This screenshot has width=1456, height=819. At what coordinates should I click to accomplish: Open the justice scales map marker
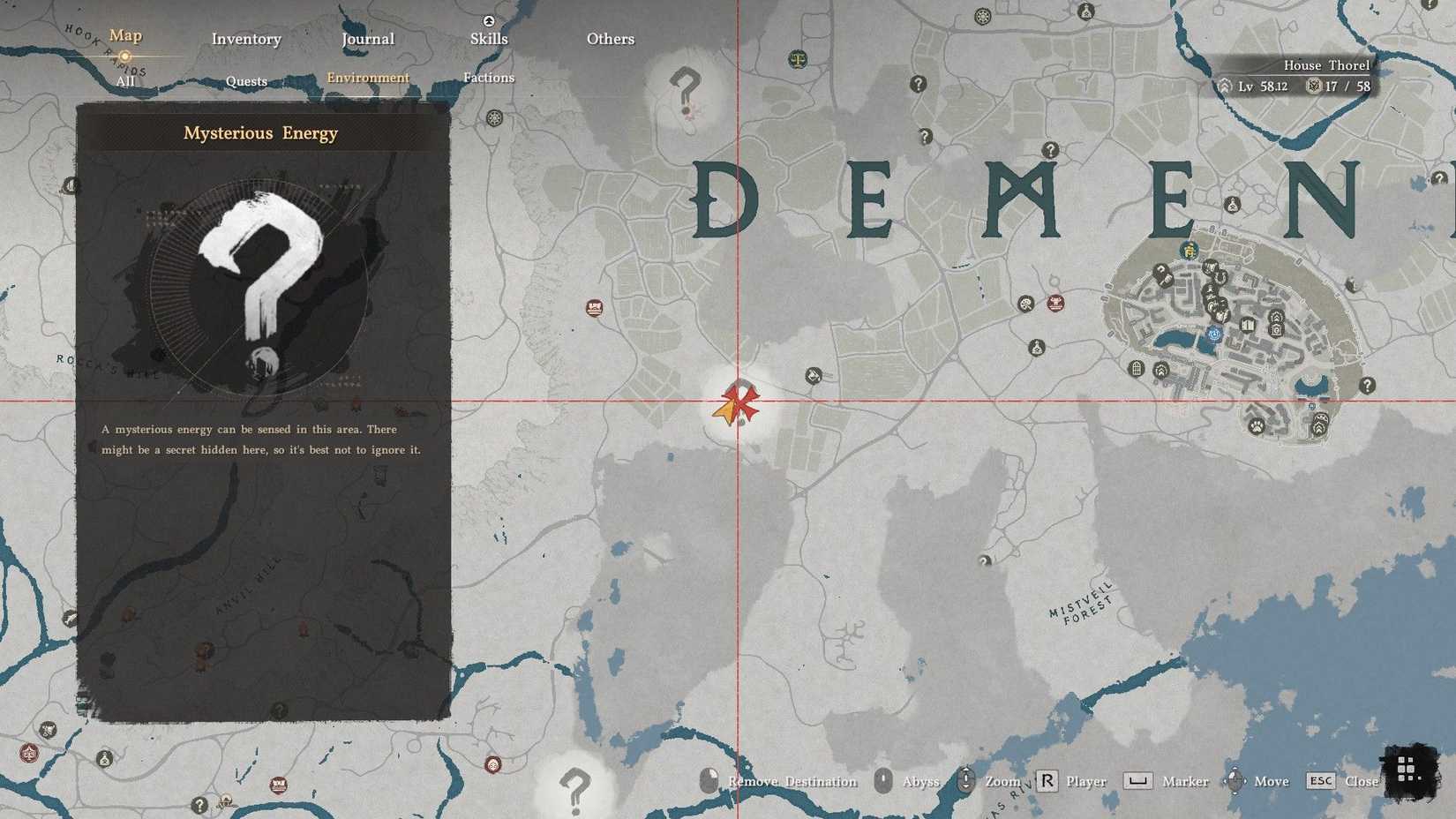coord(797,60)
